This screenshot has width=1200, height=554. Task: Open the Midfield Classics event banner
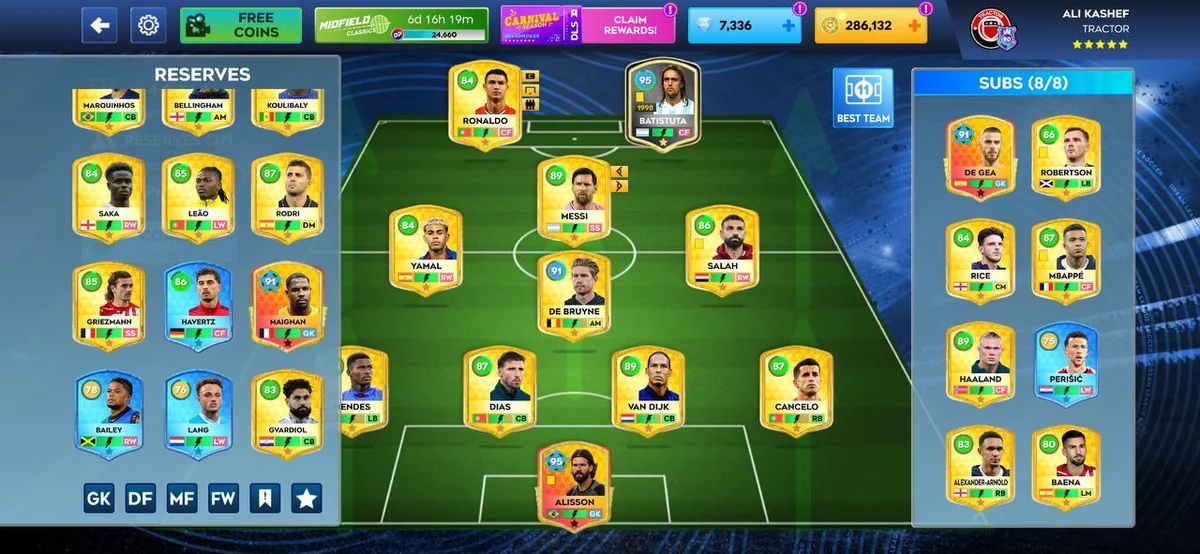[x=401, y=25]
